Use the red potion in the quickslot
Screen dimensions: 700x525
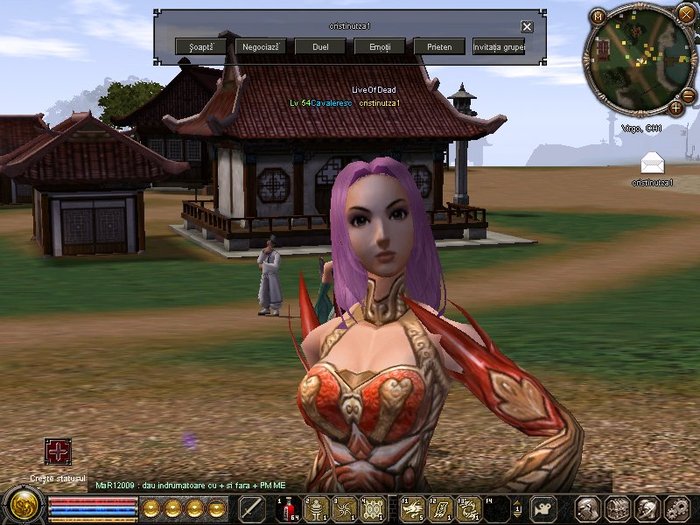pyautogui.click(x=288, y=508)
